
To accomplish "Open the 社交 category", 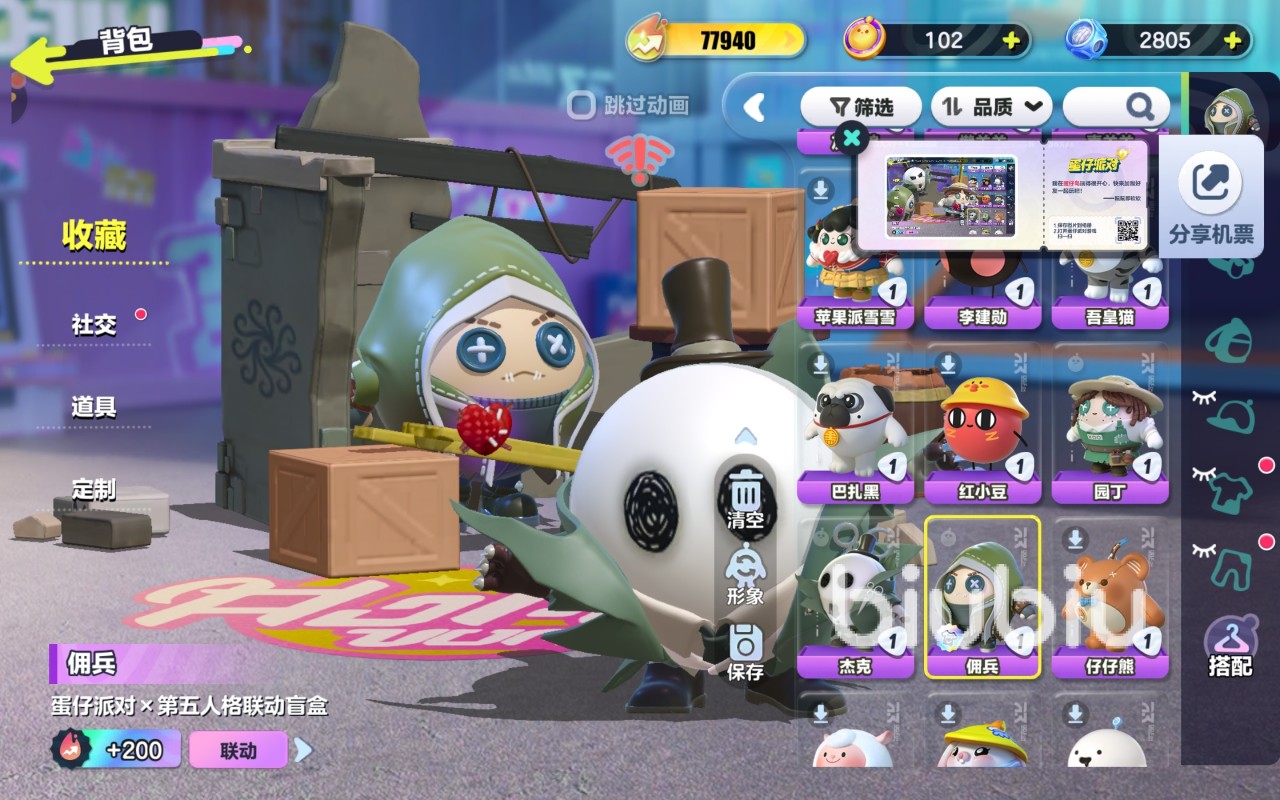I will [94, 325].
